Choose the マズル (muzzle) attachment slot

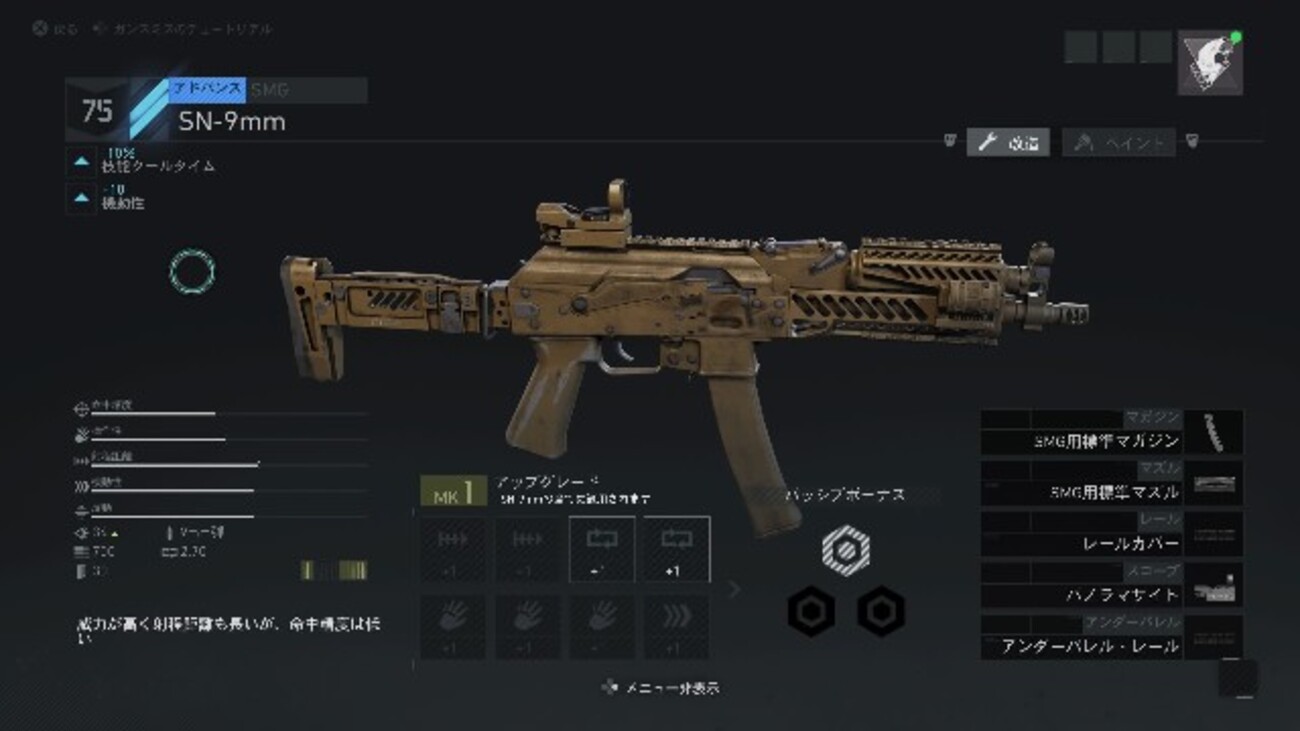pos(1111,485)
